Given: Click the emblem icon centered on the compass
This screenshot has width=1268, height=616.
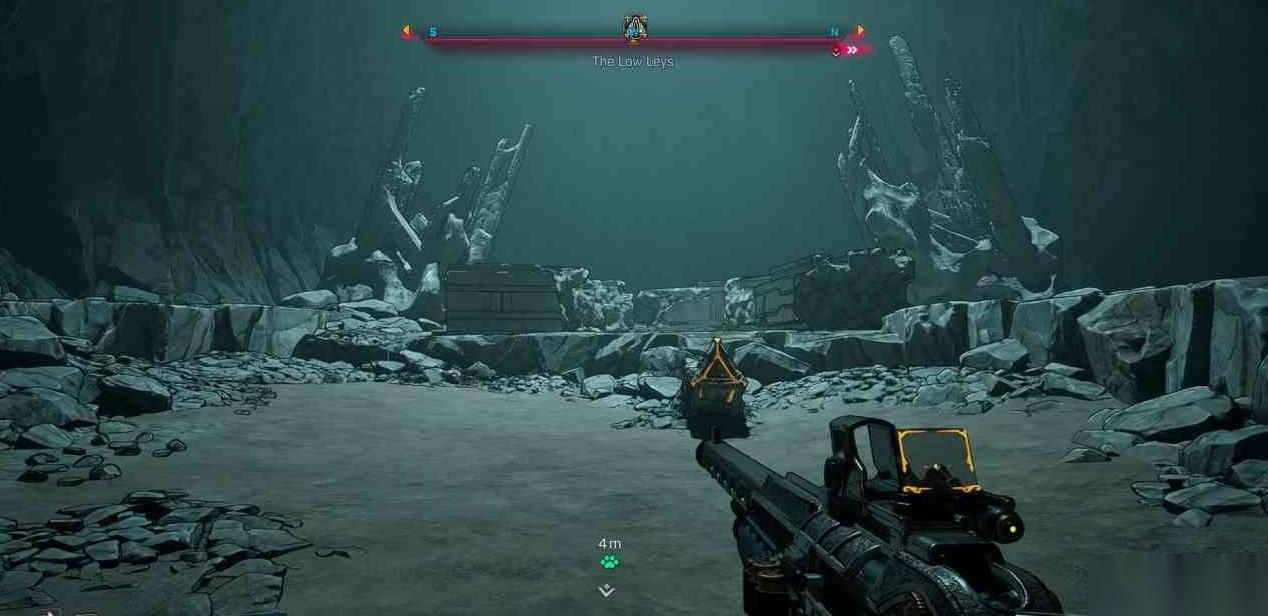Looking at the screenshot, I should 634,29.
